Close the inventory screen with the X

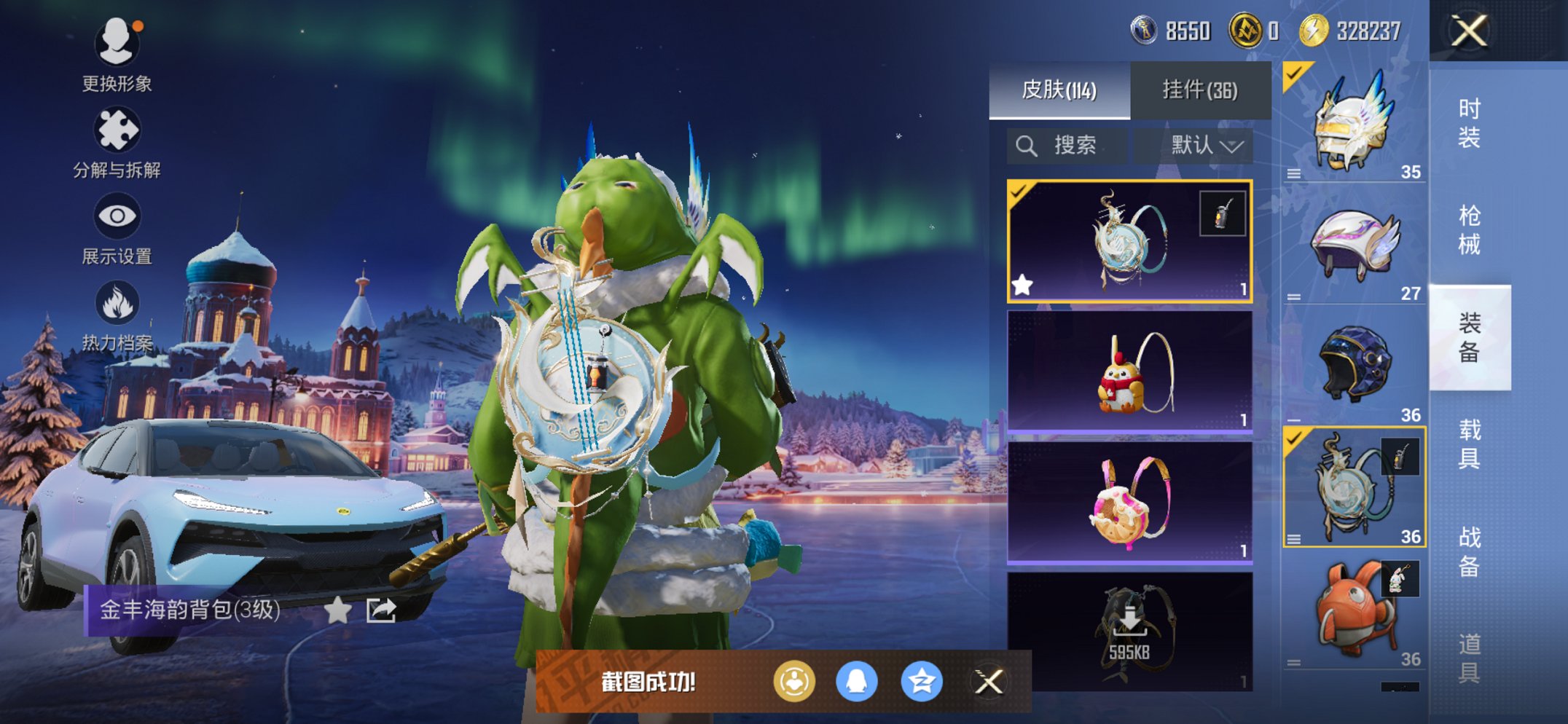tap(1468, 31)
